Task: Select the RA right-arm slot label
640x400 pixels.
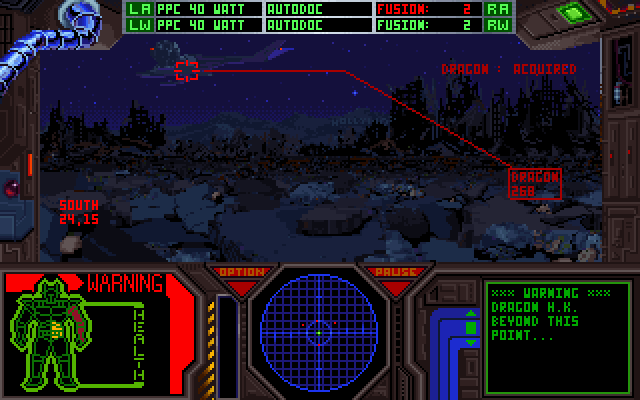Action: (x=497, y=8)
